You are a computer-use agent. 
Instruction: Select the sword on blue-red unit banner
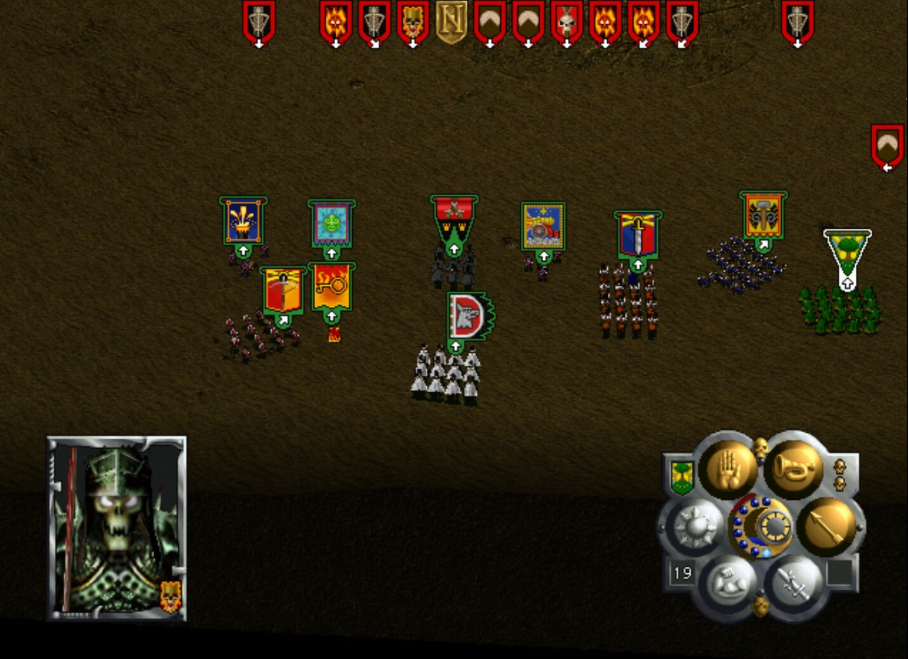pos(637,235)
